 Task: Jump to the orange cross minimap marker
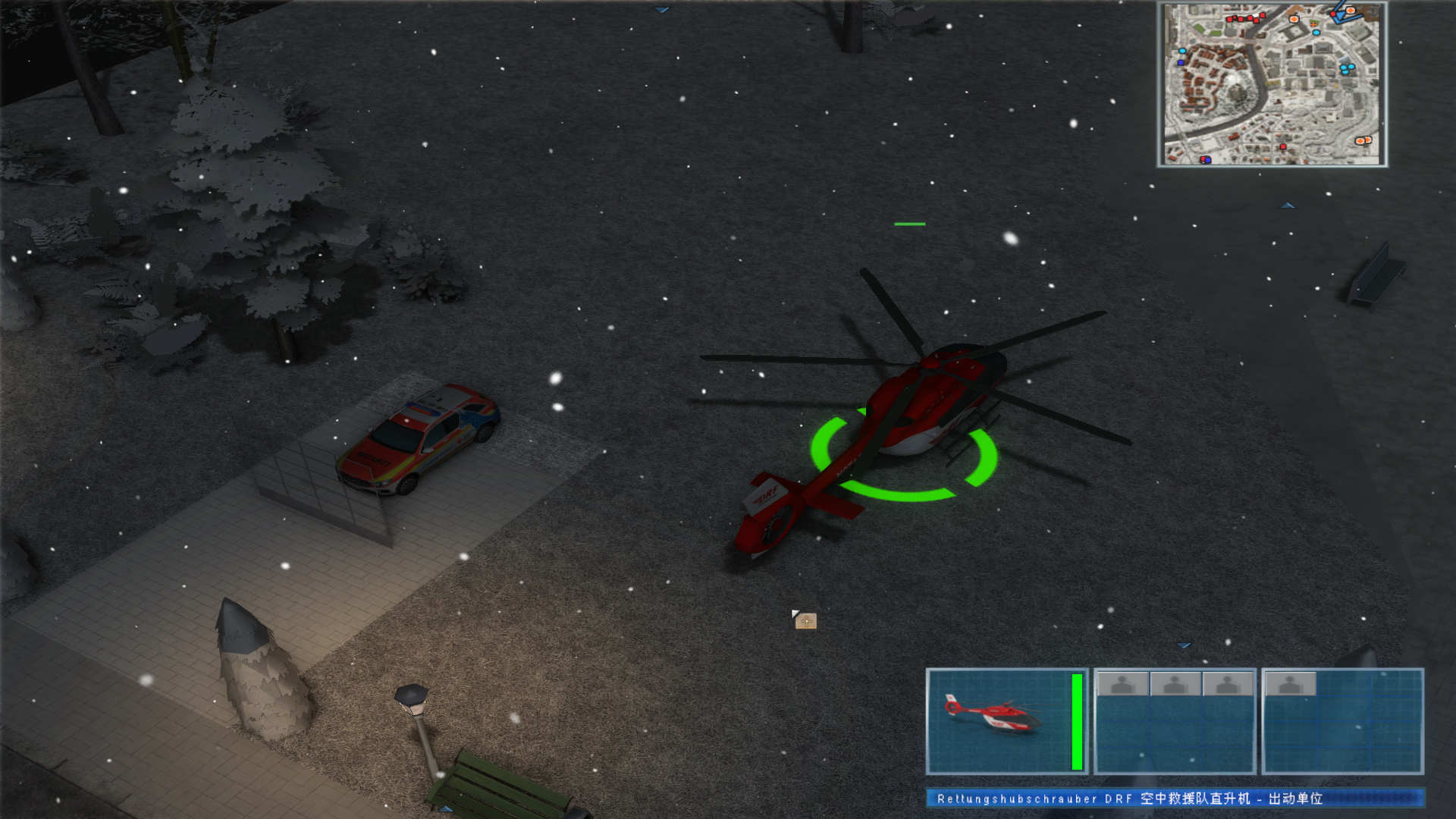(1313, 24)
